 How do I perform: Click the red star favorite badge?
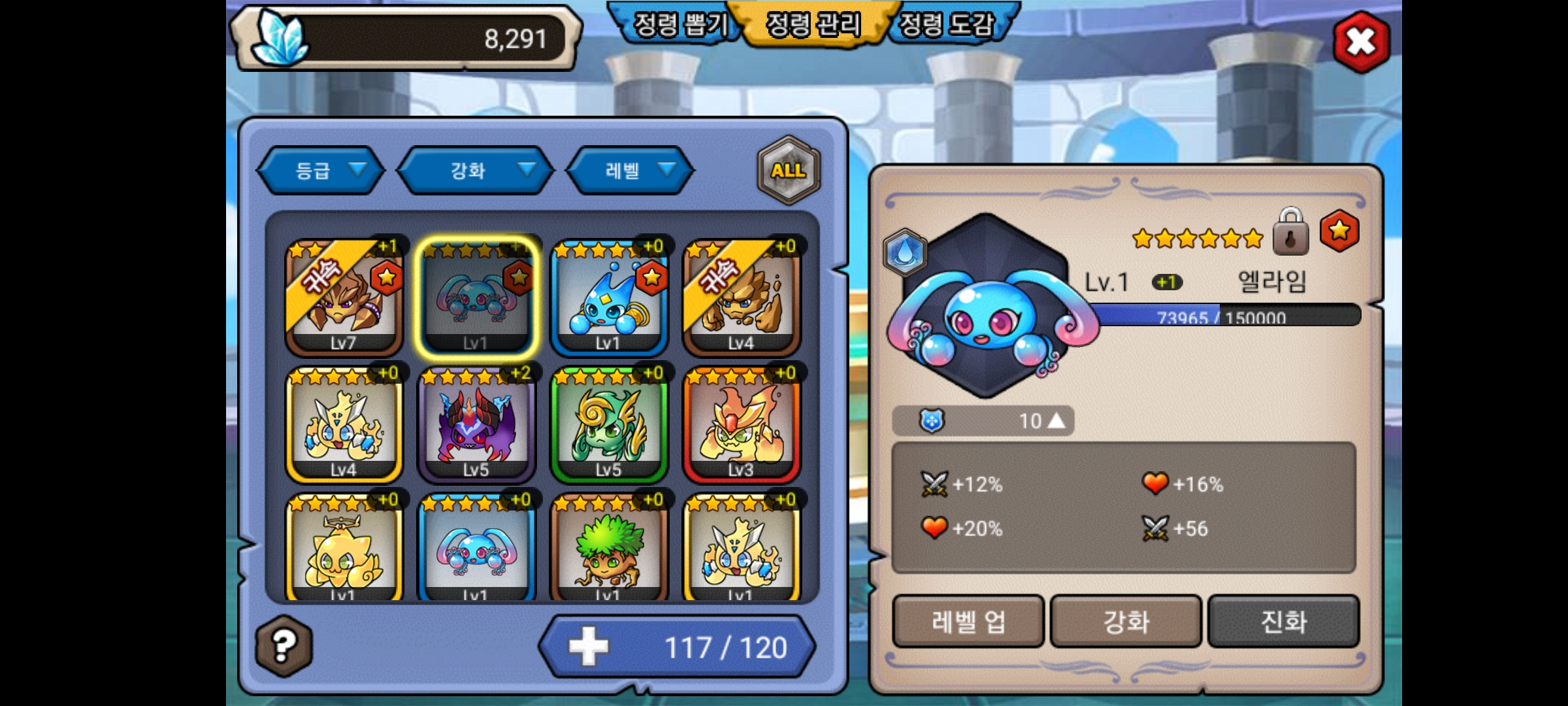click(1339, 231)
